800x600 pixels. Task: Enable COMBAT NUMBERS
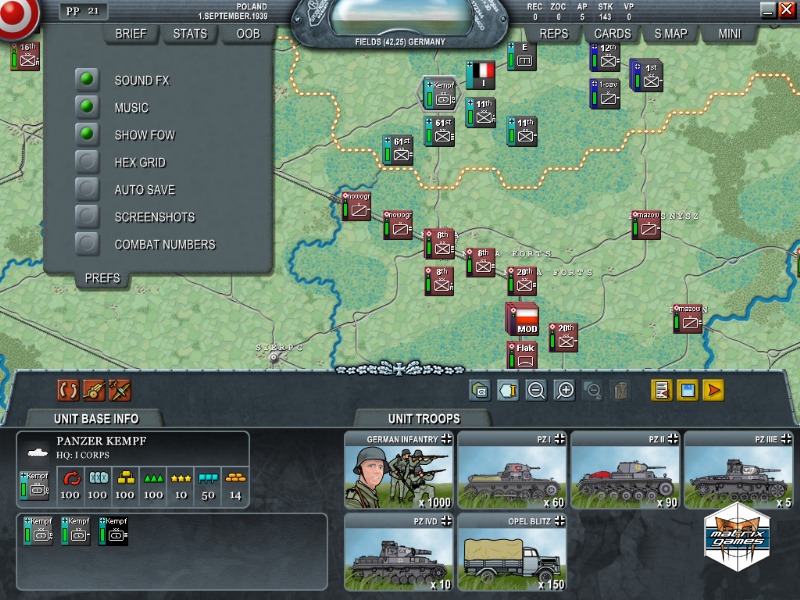tap(88, 244)
